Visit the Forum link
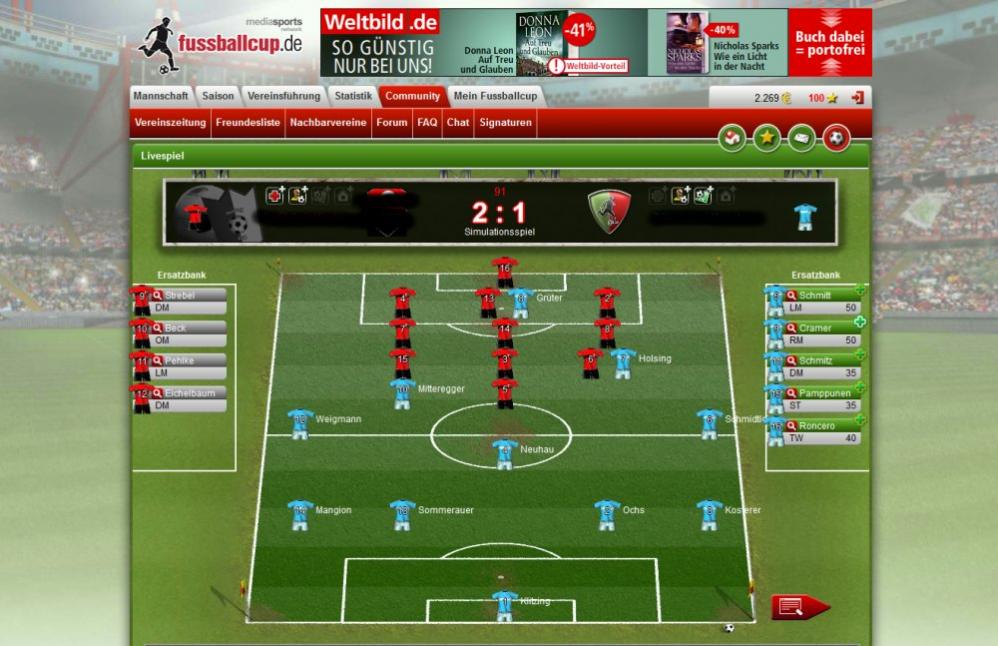This screenshot has height=646, width=998. tap(392, 123)
